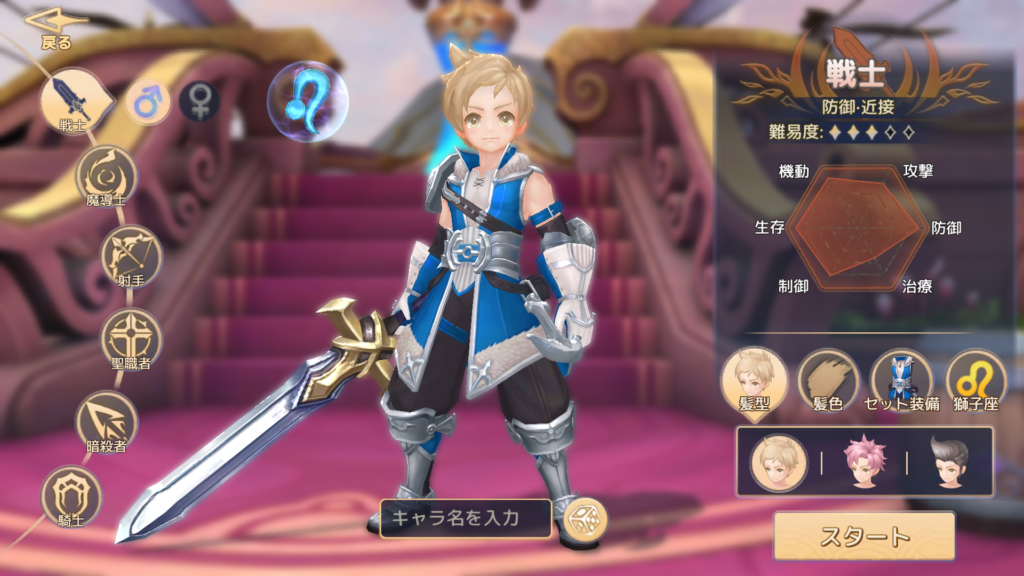Choose the 魔導士 mage class
This screenshot has height=576, width=1024.
tap(106, 176)
